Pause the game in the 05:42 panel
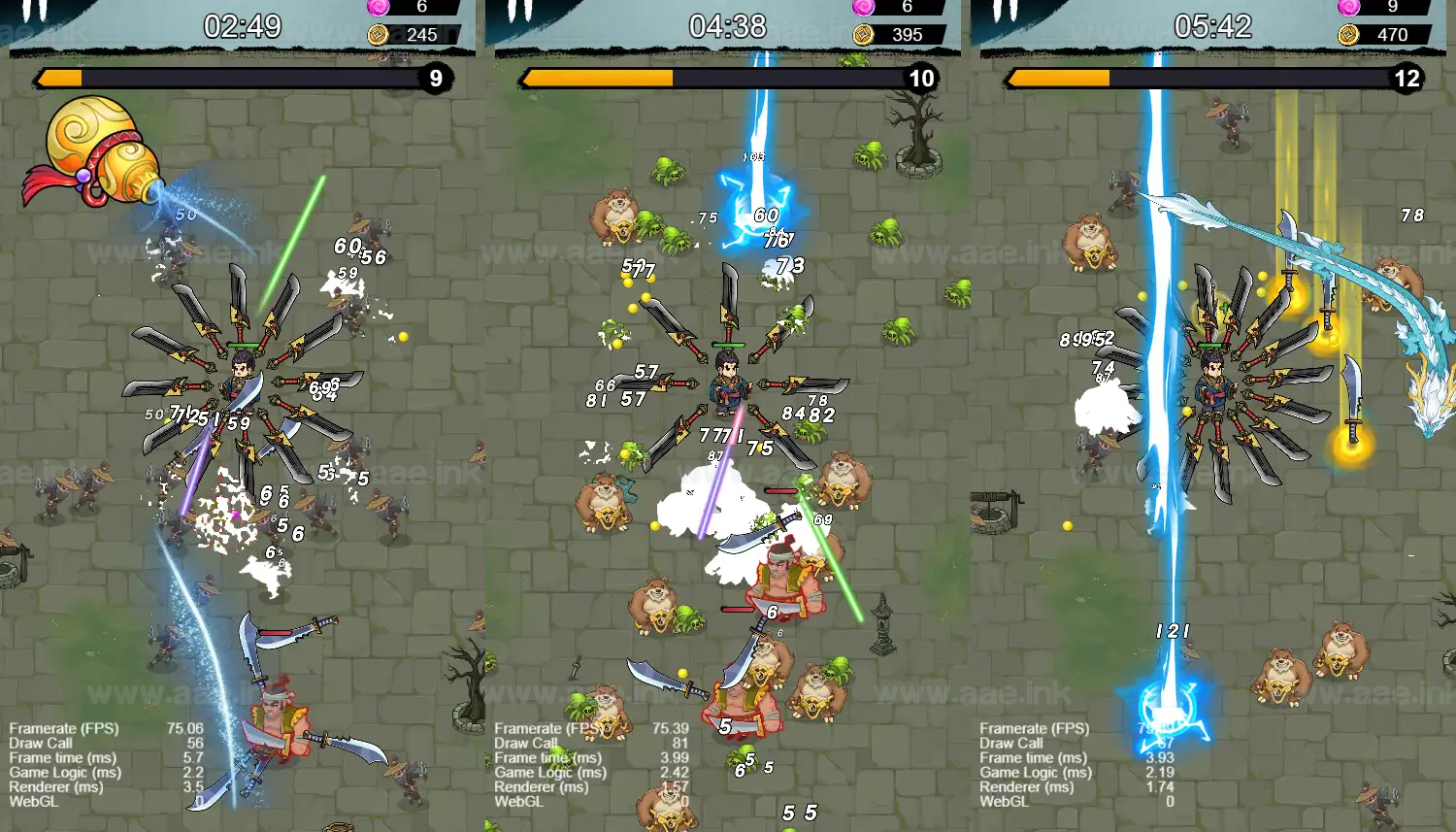 point(1007,10)
